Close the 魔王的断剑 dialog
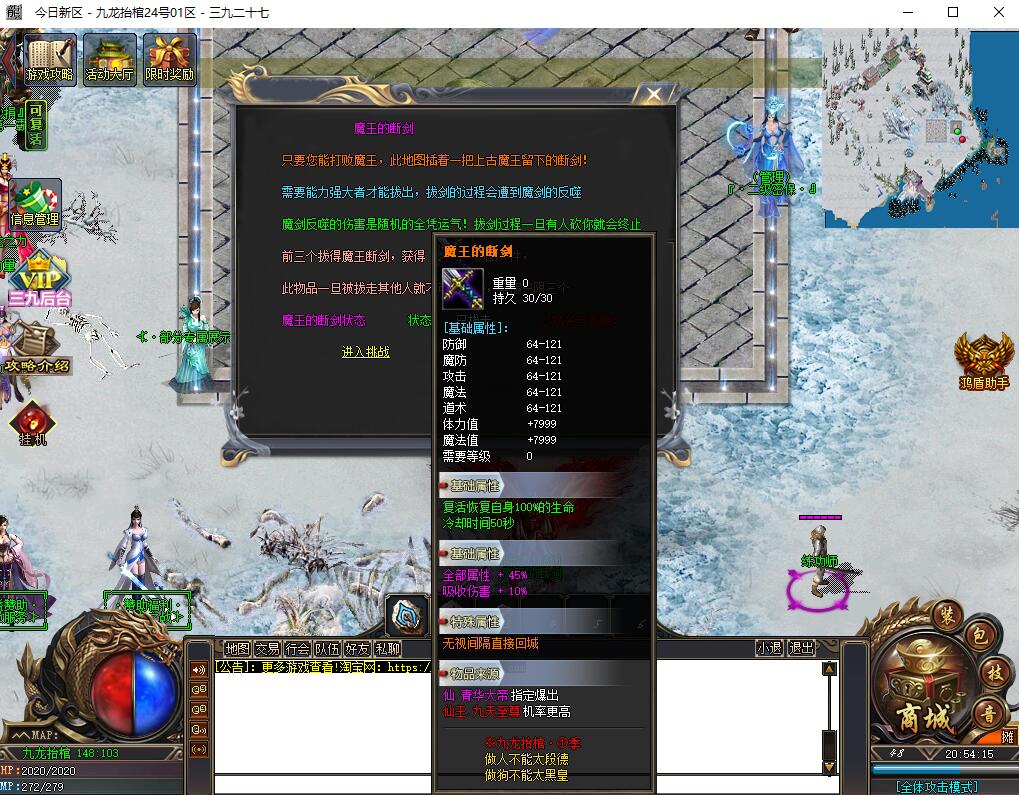Viewport: 1019px width, 795px height. point(654,95)
